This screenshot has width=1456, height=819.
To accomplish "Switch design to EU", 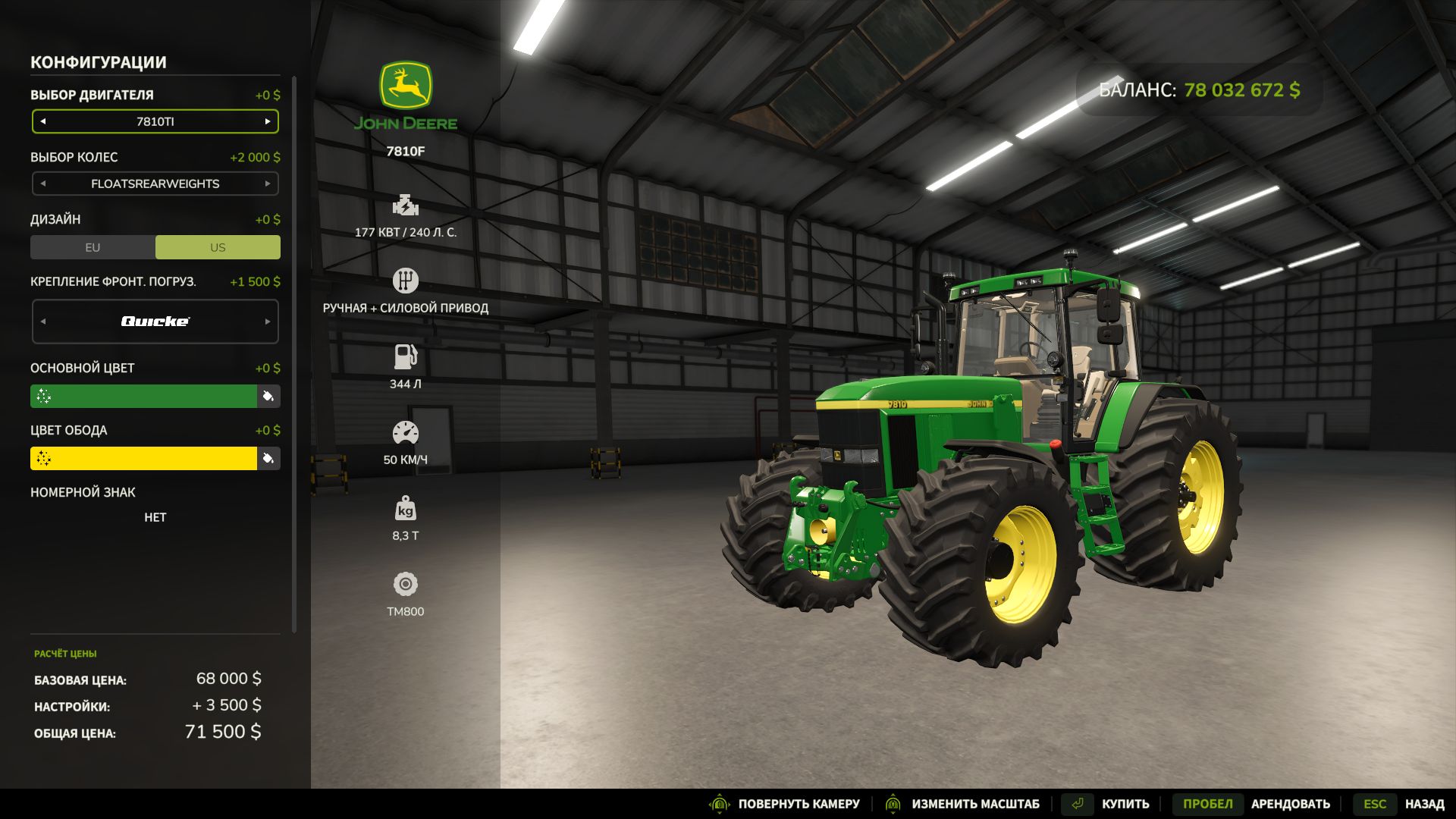I will tap(93, 247).
